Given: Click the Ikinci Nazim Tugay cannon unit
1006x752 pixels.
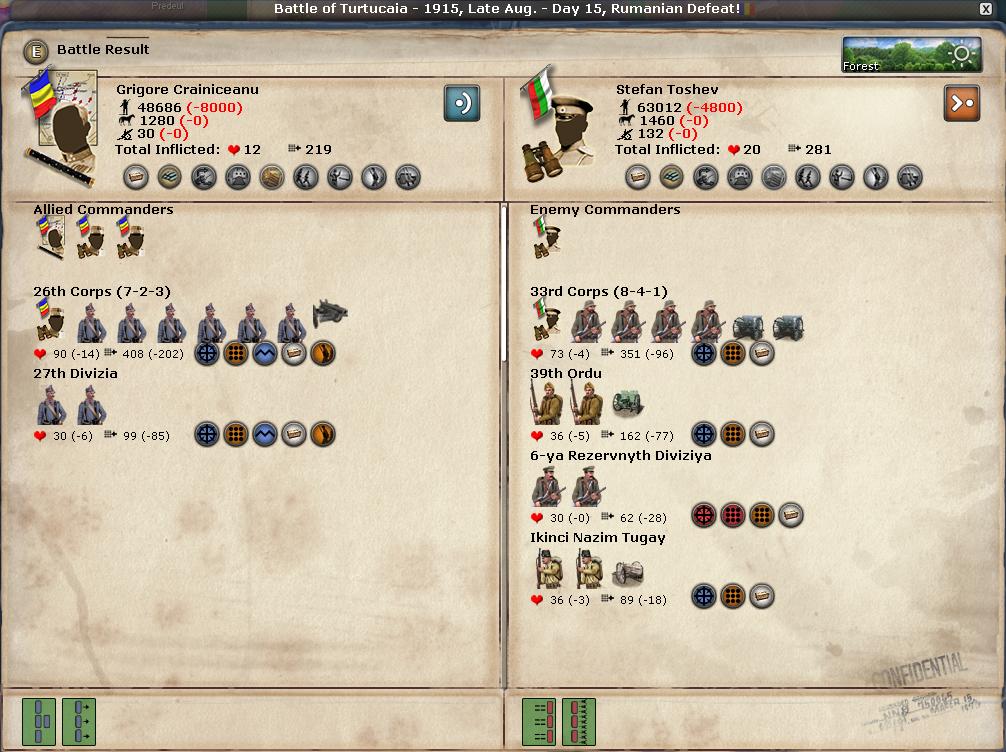Looking at the screenshot, I should pos(628,570).
